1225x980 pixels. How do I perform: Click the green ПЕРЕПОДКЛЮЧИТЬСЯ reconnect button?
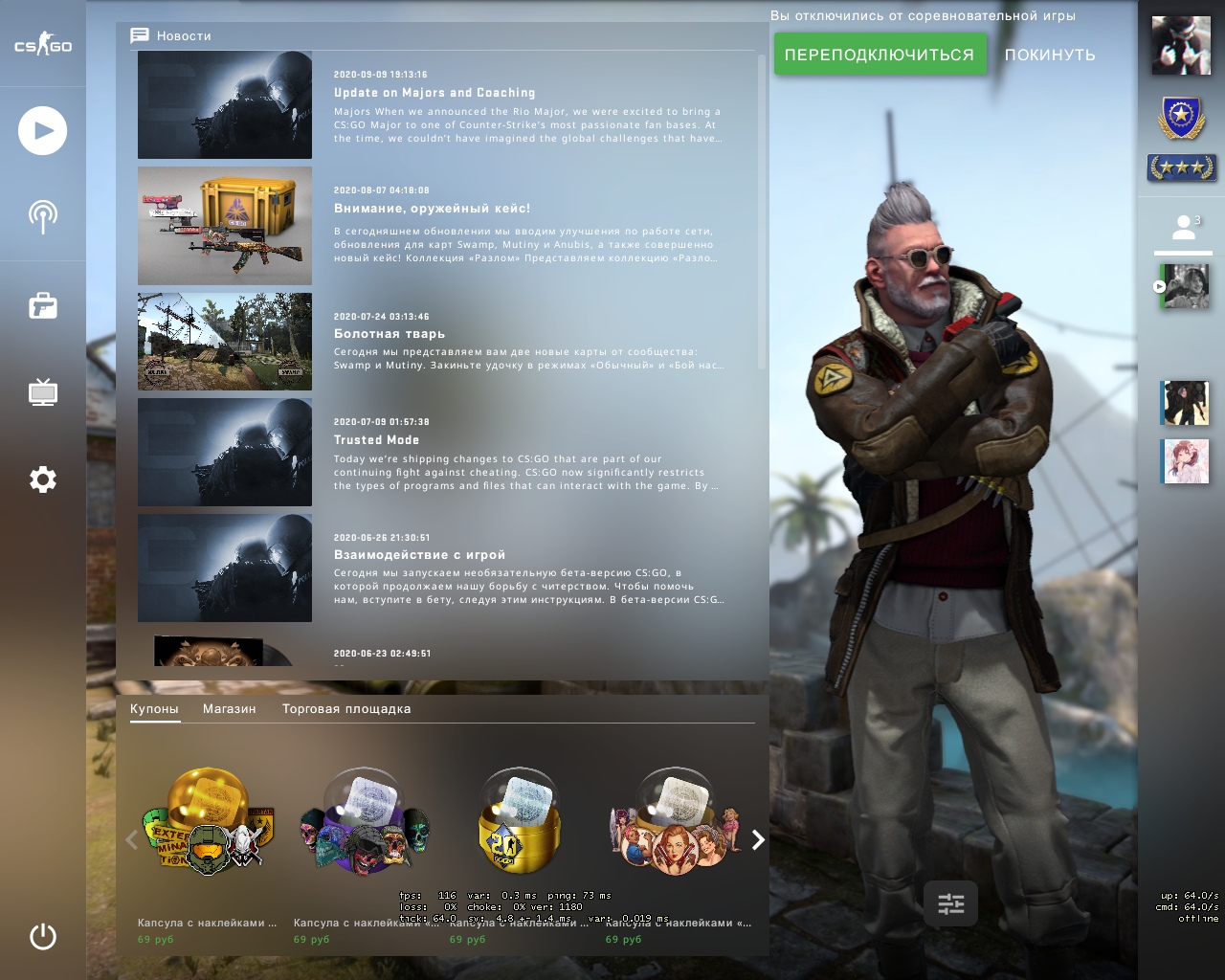point(879,55)
